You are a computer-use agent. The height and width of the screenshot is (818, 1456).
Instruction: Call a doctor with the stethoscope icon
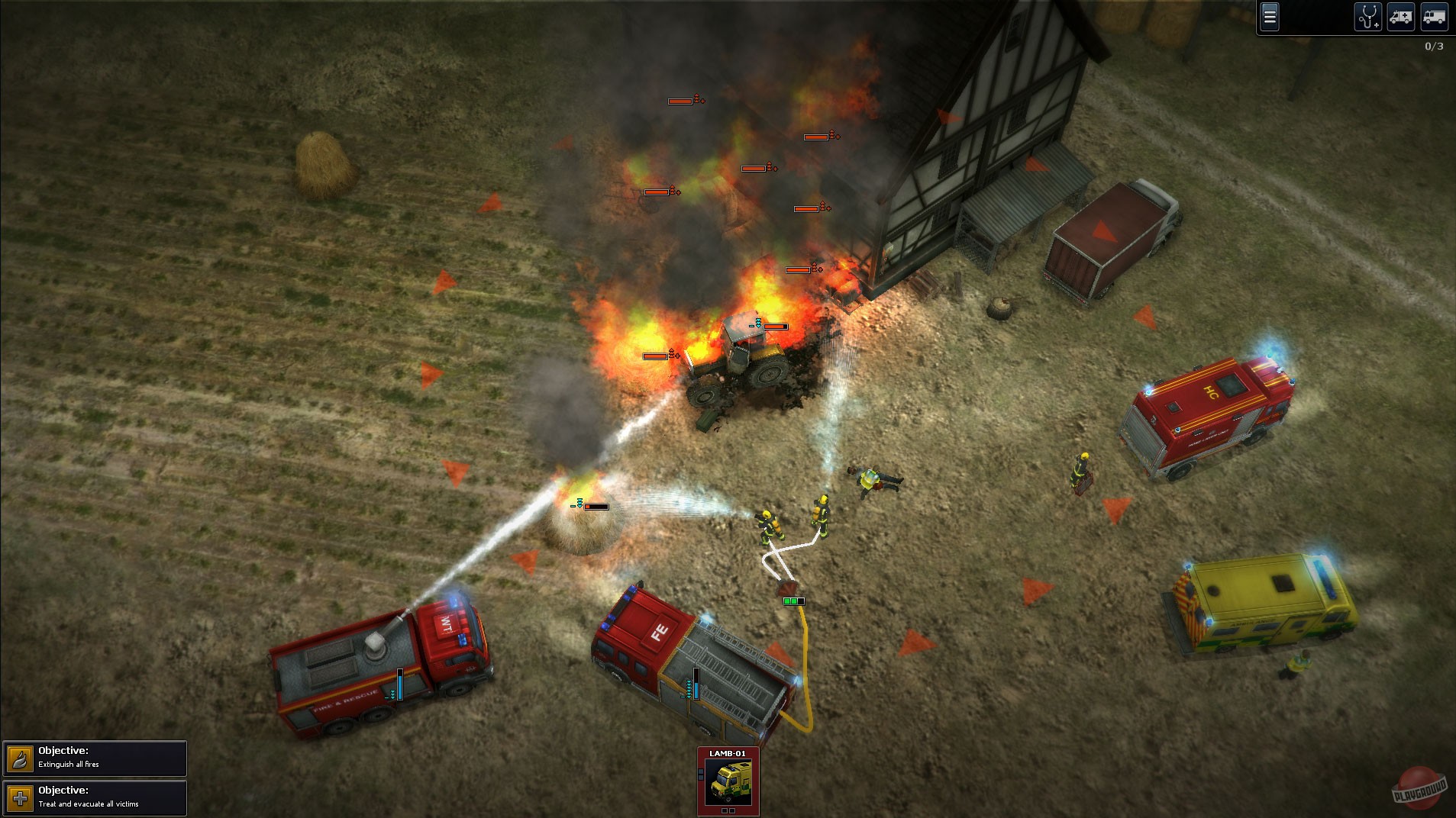tap(1369, 17)
